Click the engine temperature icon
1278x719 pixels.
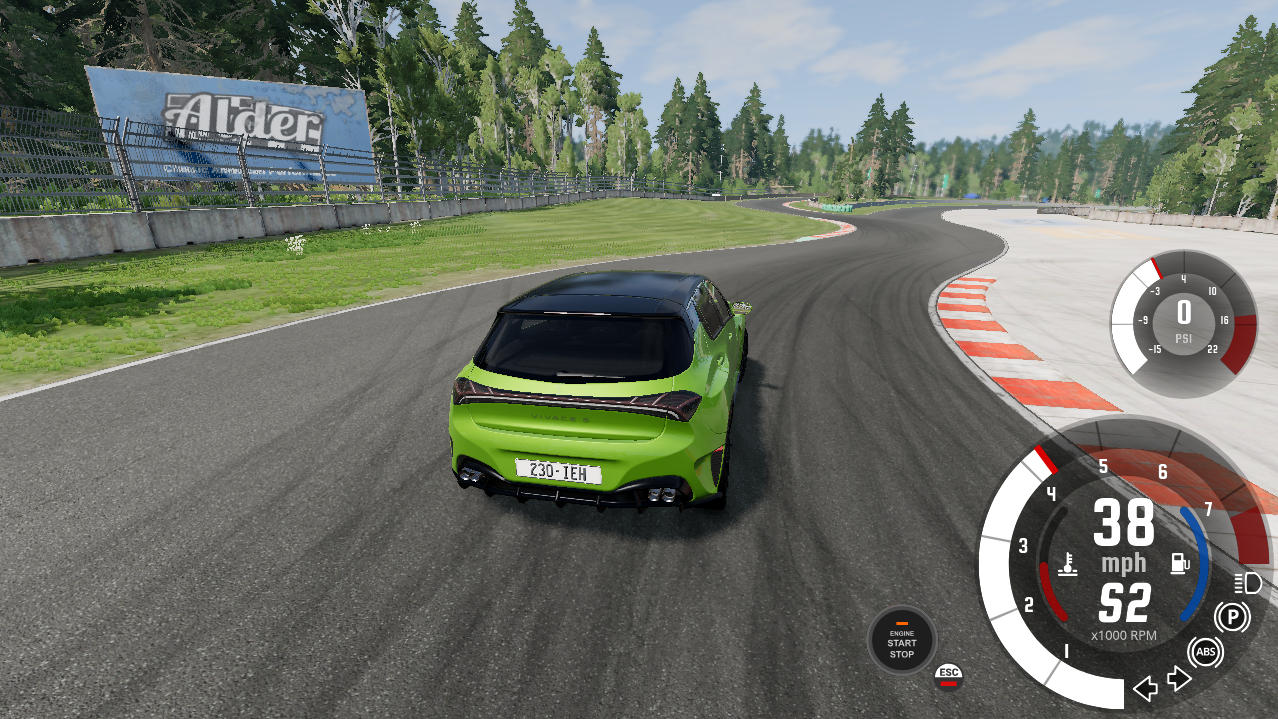(x=1069, y=564)
